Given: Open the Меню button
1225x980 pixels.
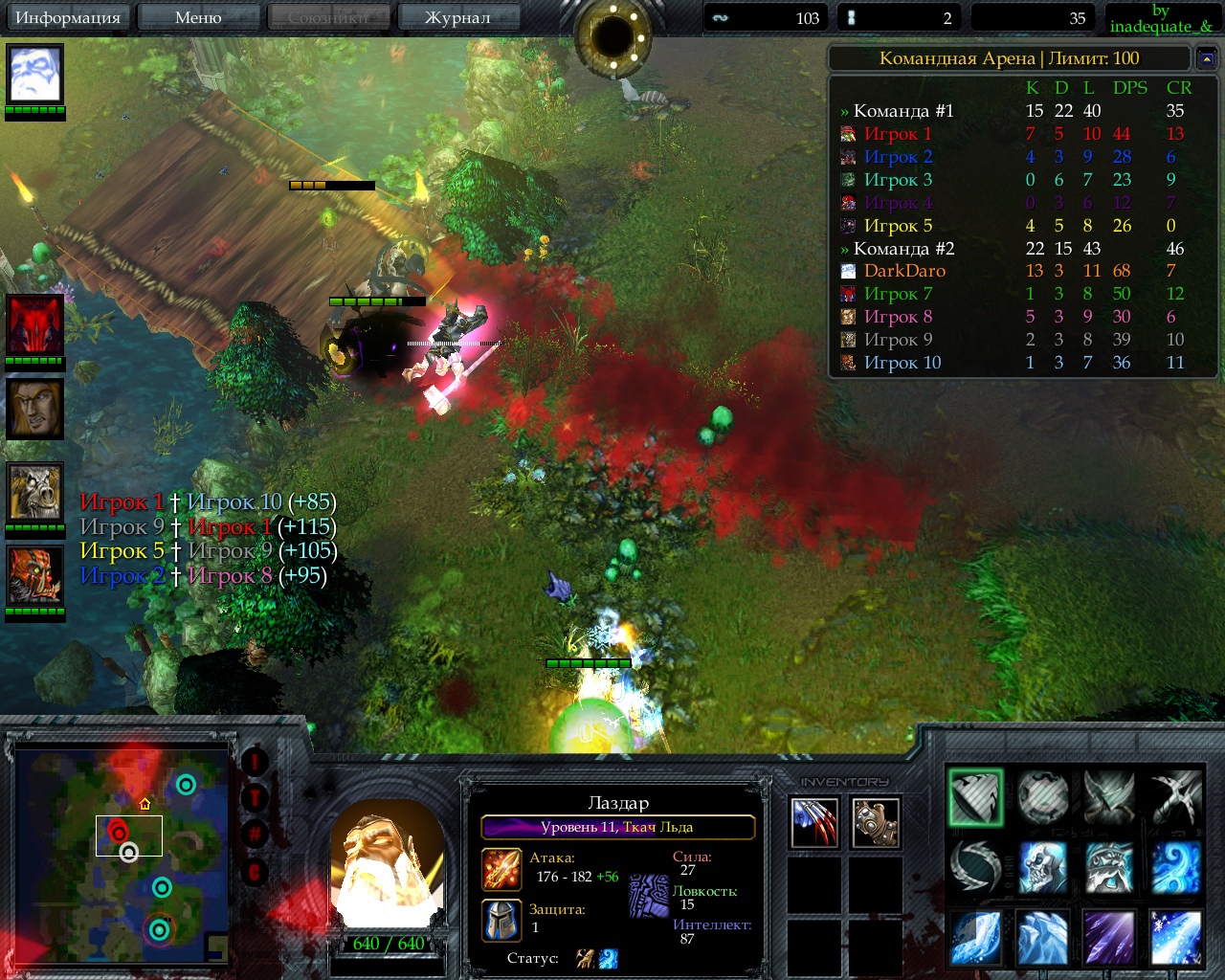Looking at the screenshot, I should [x=198, y=17].
